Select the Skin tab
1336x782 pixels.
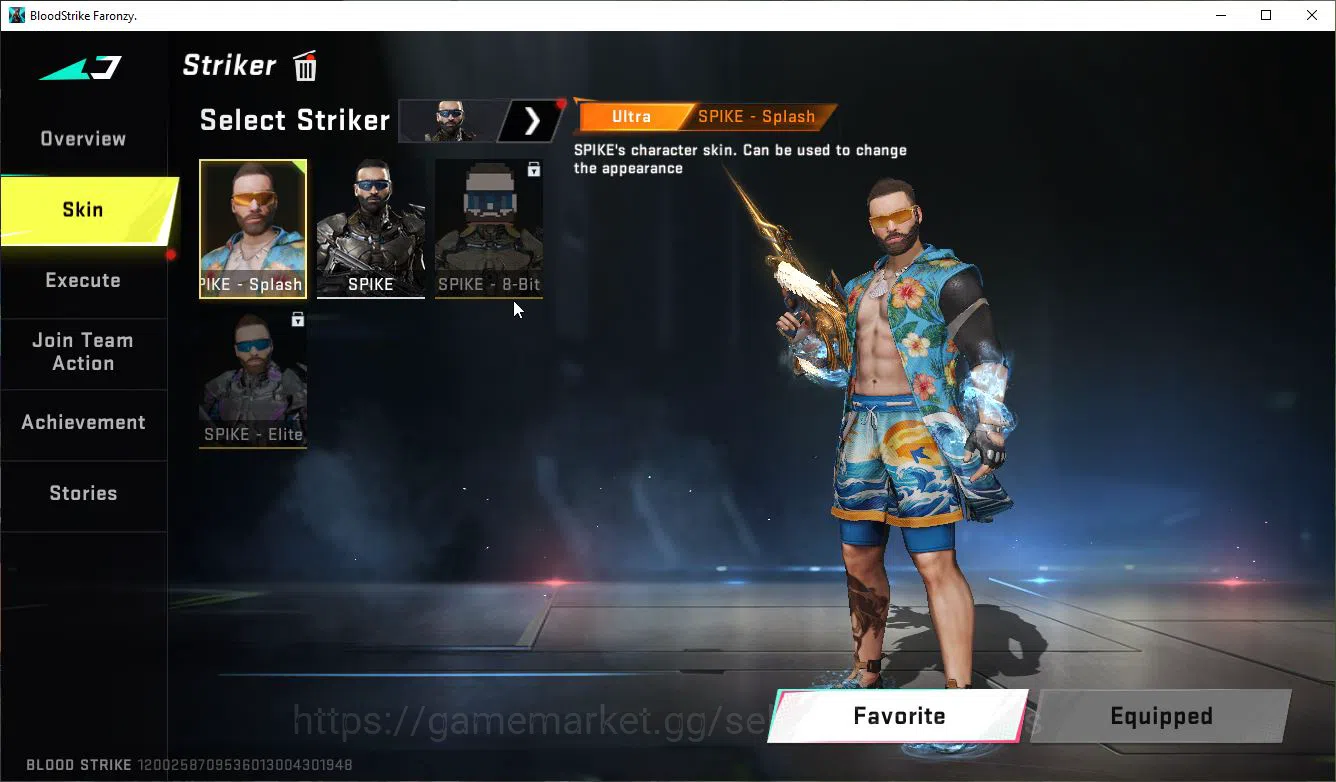pyautogui.click(x=82, y=210)
